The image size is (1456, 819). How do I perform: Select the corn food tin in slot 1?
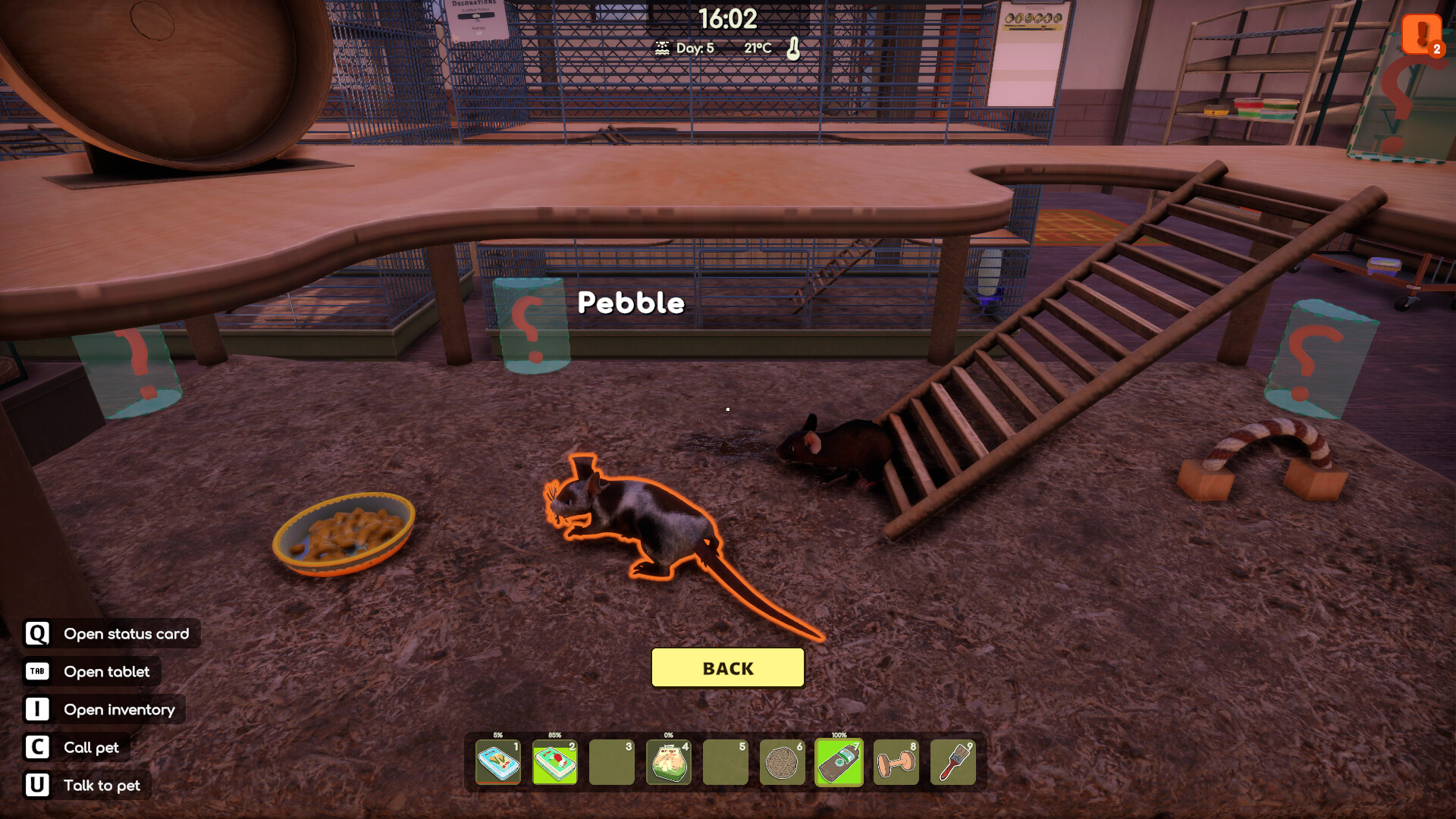pos(498,762)
